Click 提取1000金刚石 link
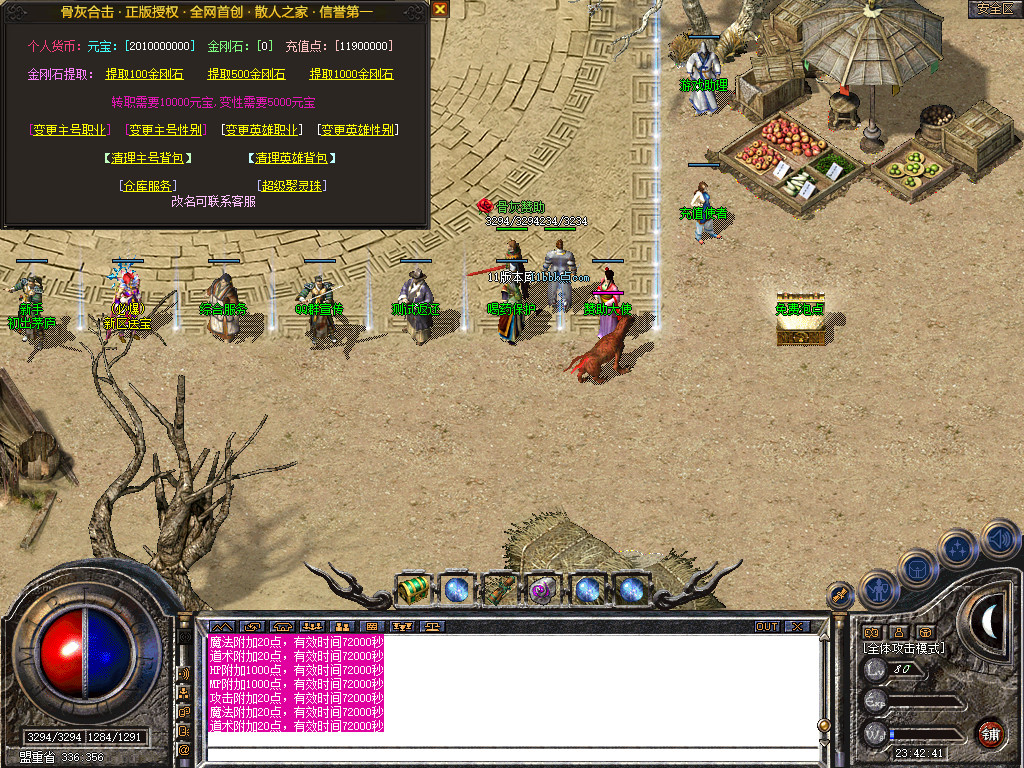This screenshot has width=1024, height=768. click(351, 74)
